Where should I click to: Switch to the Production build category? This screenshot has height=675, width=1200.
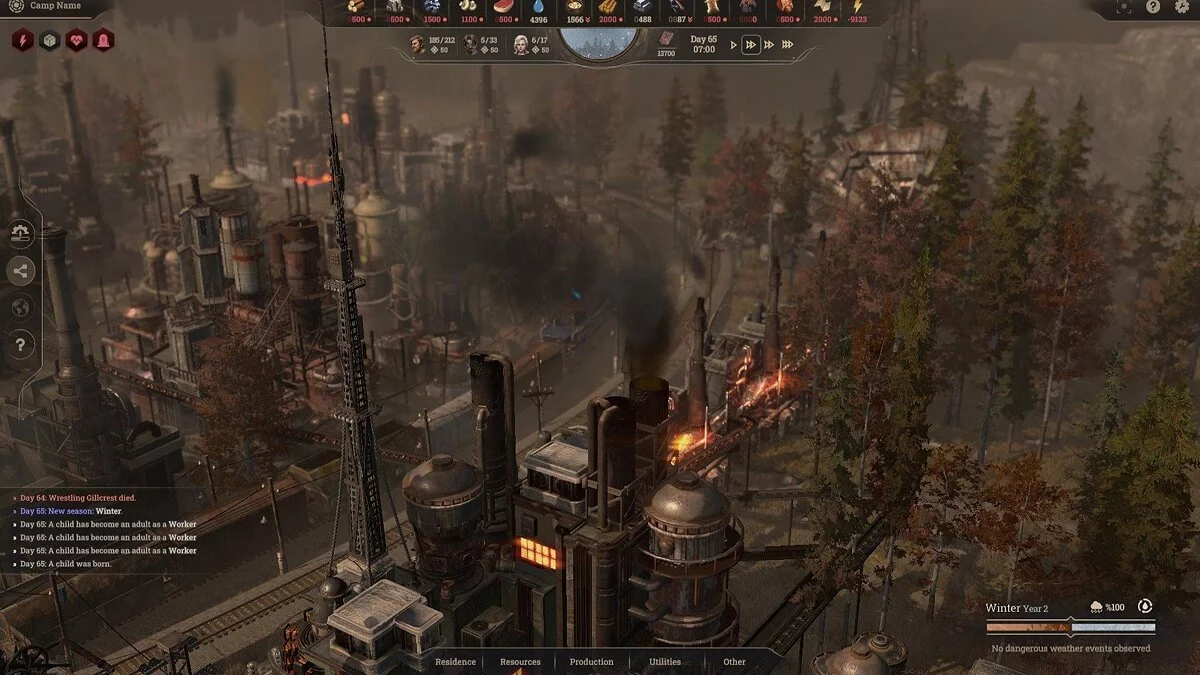click(591, 662)
